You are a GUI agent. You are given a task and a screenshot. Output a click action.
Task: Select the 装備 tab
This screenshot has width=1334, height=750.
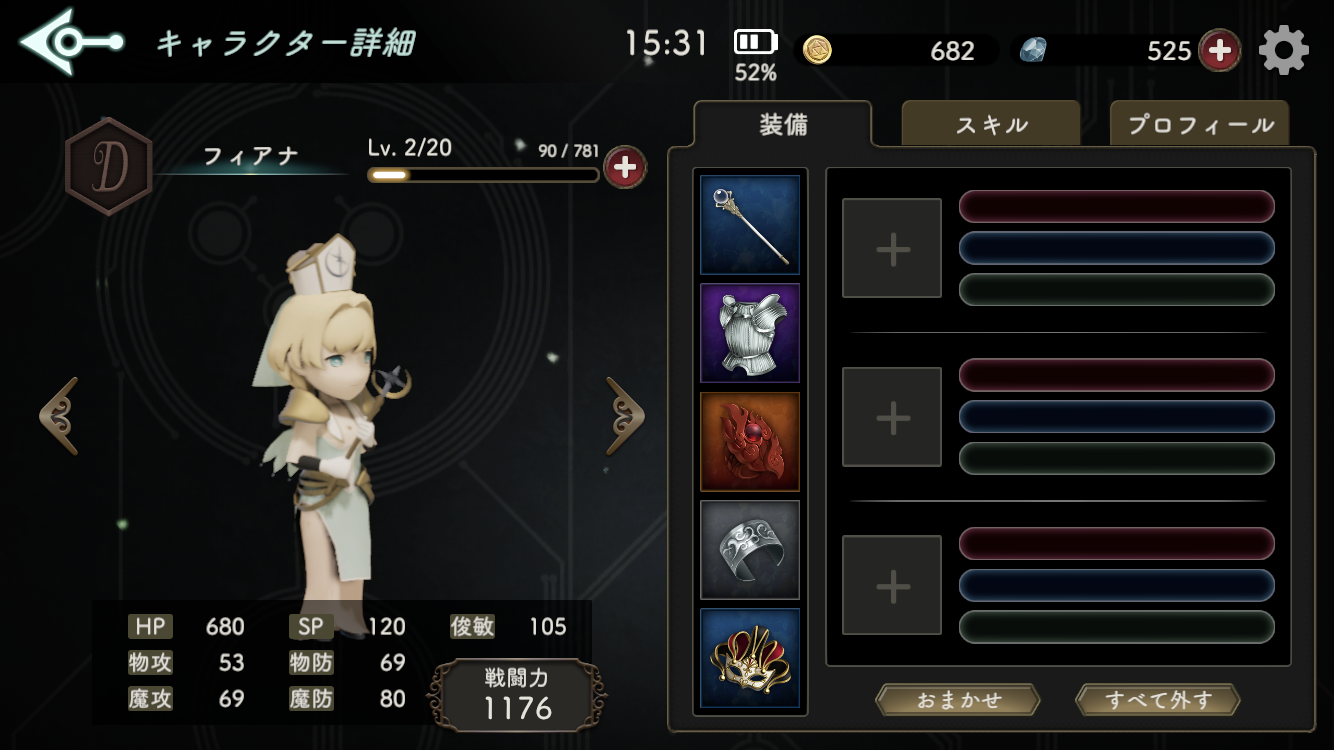point(783,125)
